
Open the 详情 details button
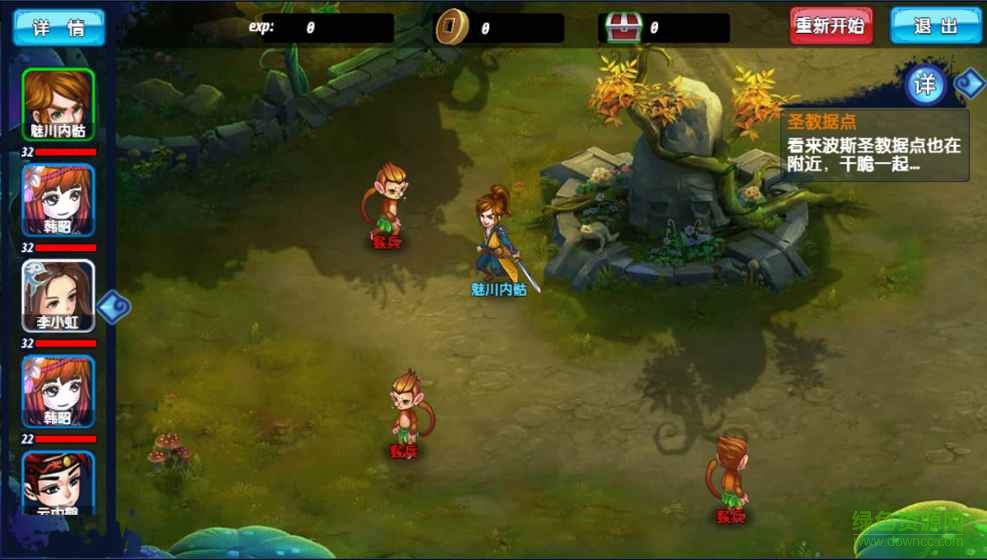[58, 27]
